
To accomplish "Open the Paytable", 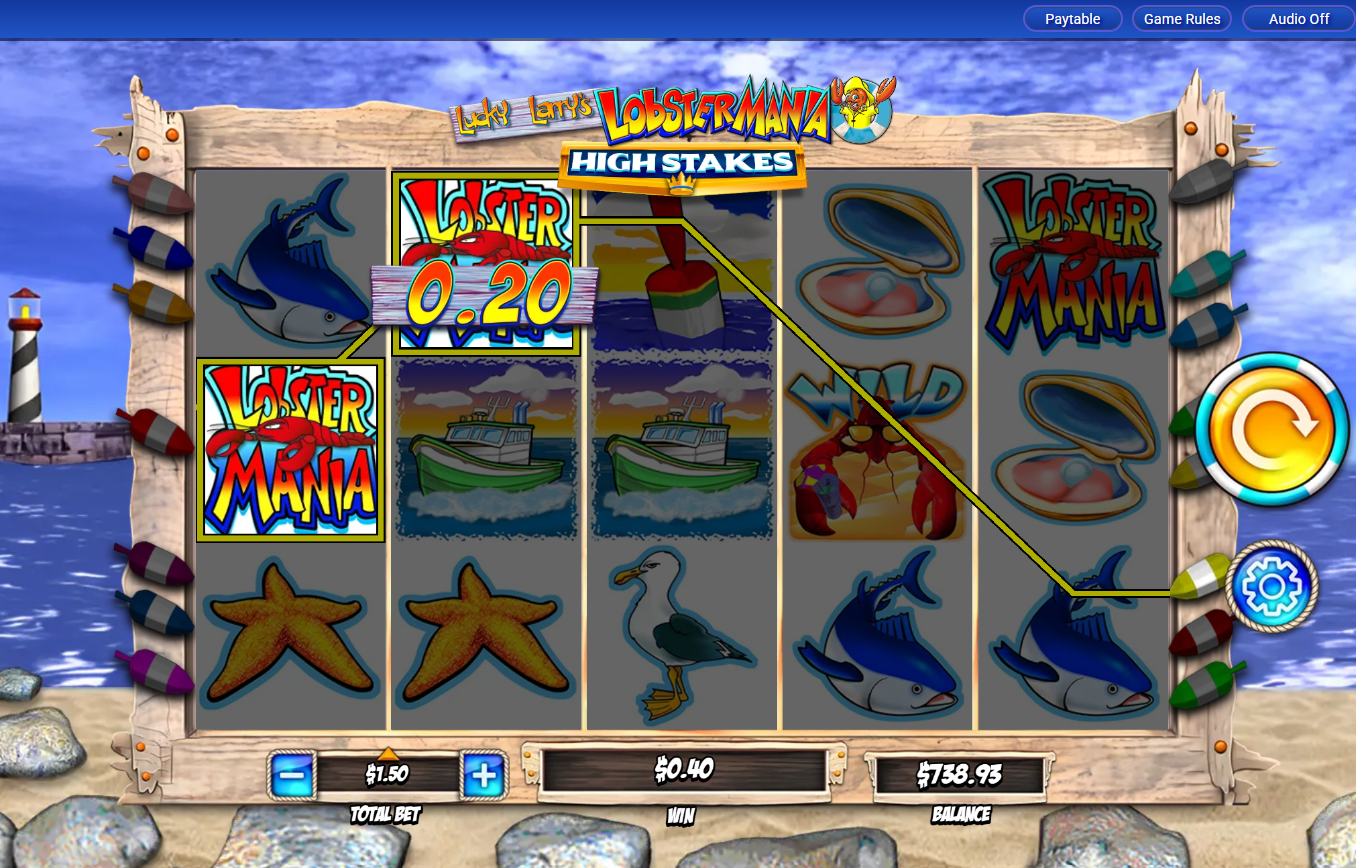I will pyautogui.click(x=1072, y=19).
